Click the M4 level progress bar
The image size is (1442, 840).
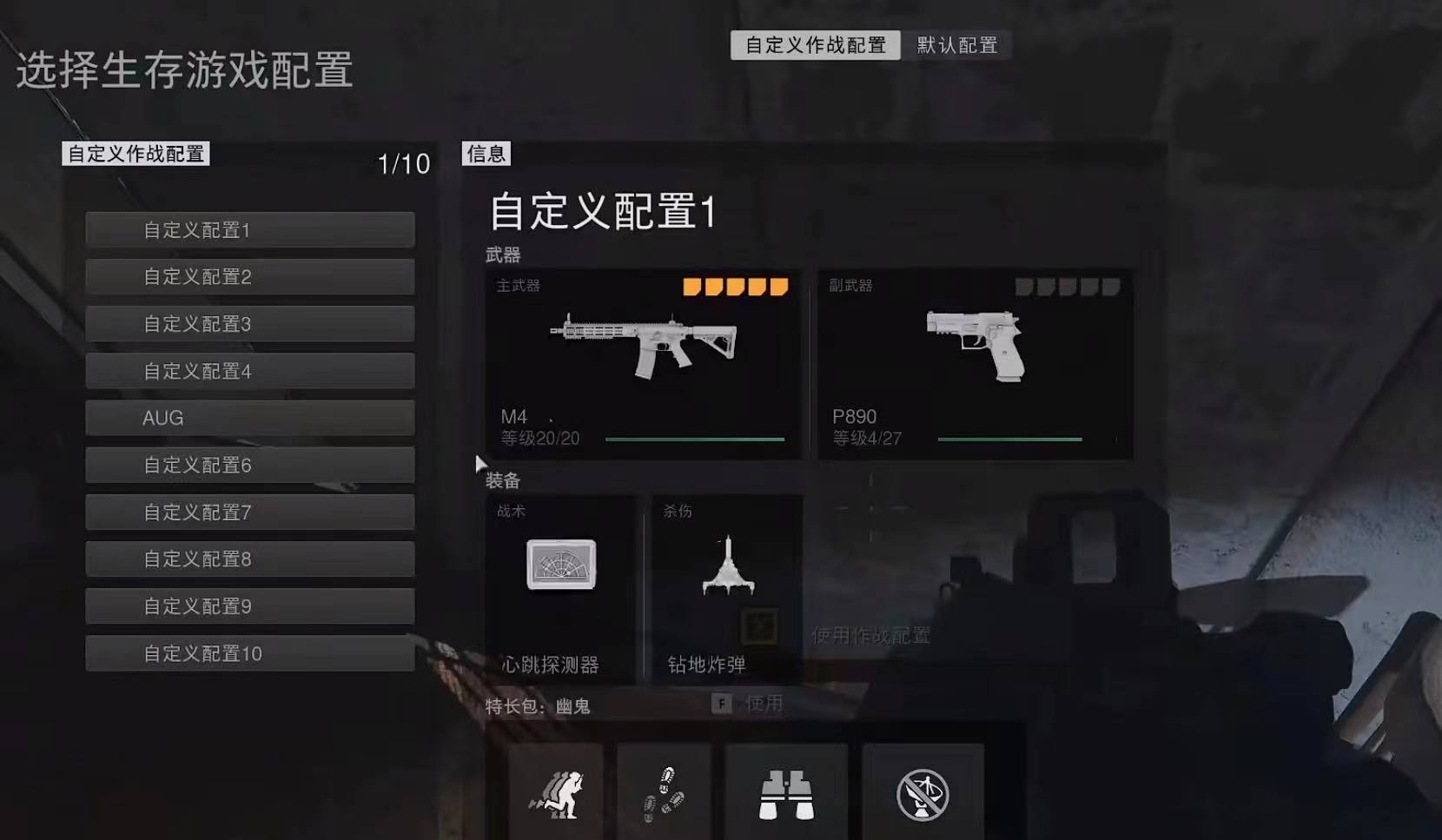[x=693, y=439]
